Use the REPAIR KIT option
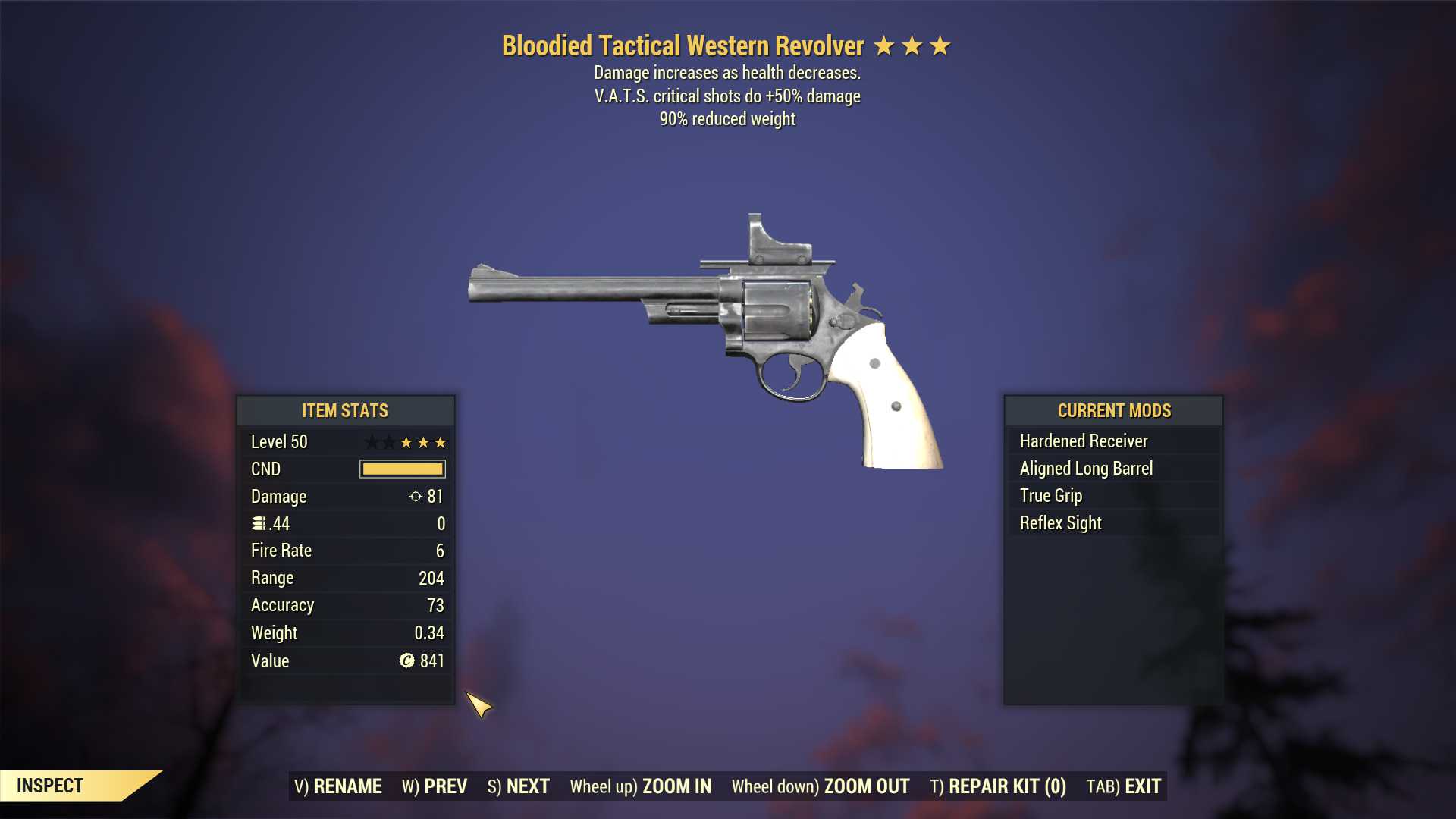The image size is (1456, 819). coord(998,786)
